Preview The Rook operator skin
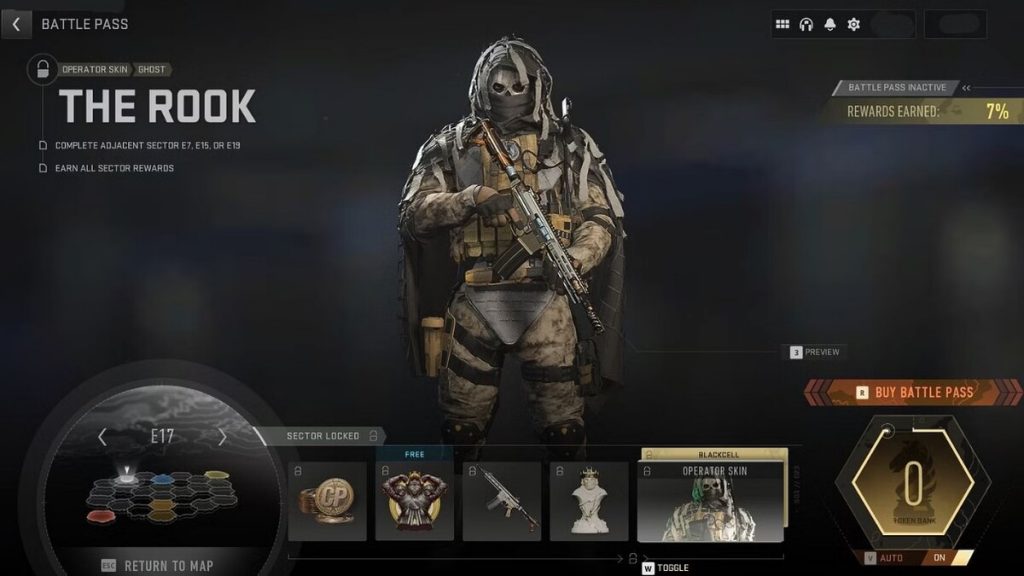This screenshot has height=576, width=1024. (x=814, y=352)
